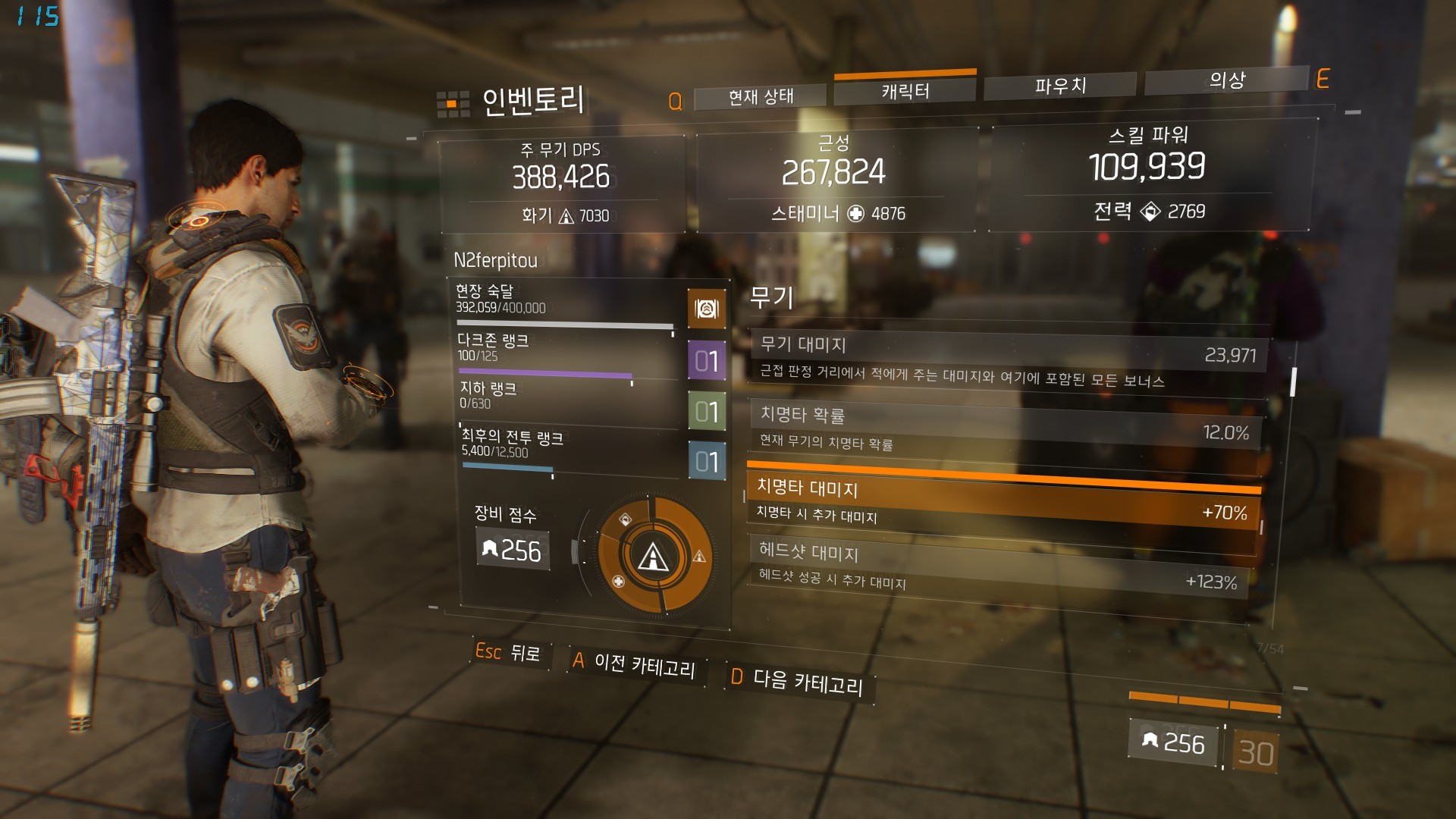1456x819 pixels.
Task: Open the 파우치 tab
Action: pyautogui.click(x=1060, y=86)
